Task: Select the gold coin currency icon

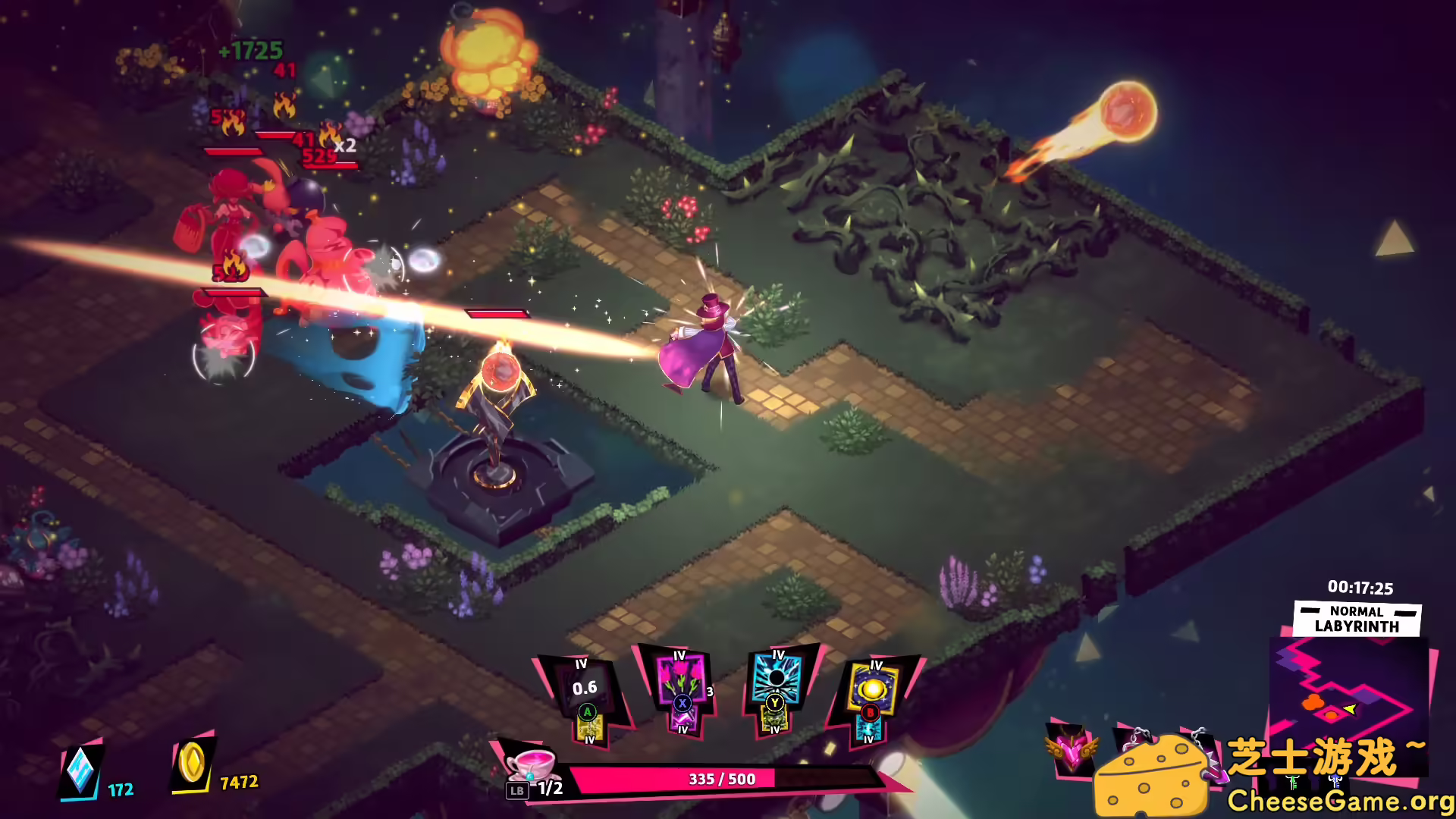Action: tap(192, 763)
